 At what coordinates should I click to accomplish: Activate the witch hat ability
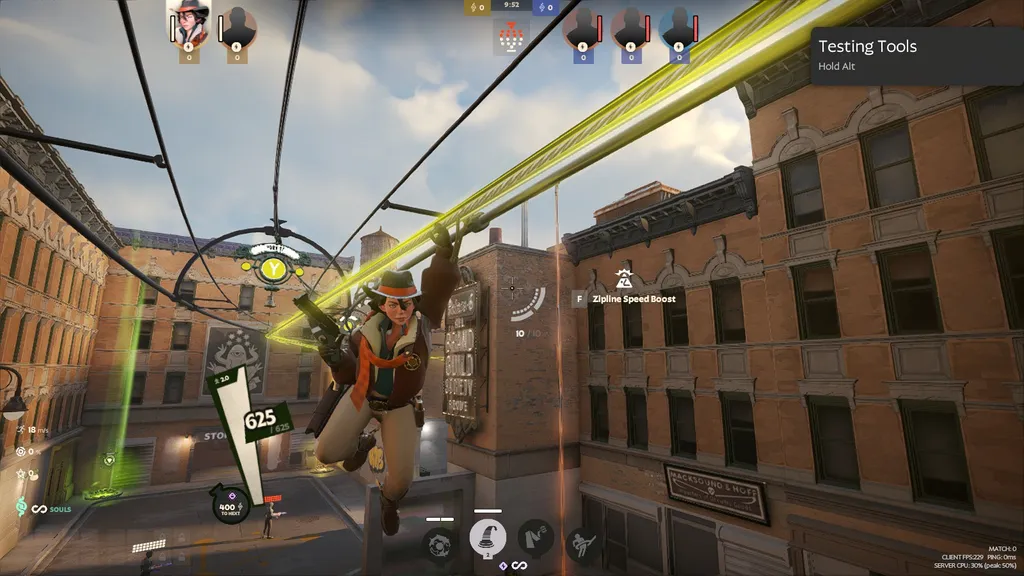tap(488, 539)
